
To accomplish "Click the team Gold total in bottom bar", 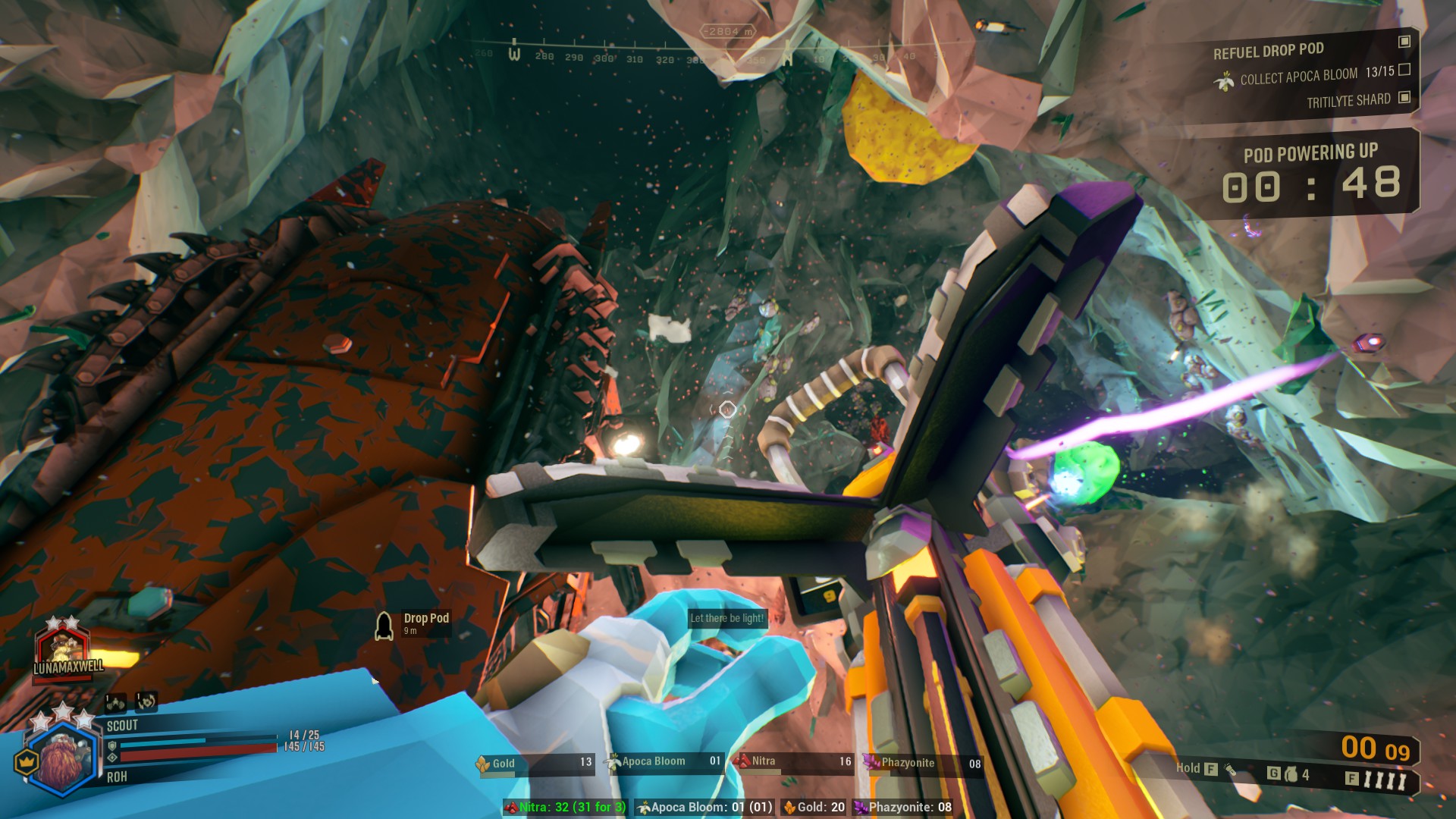I will pyautogui.click(x=814, y=808).
